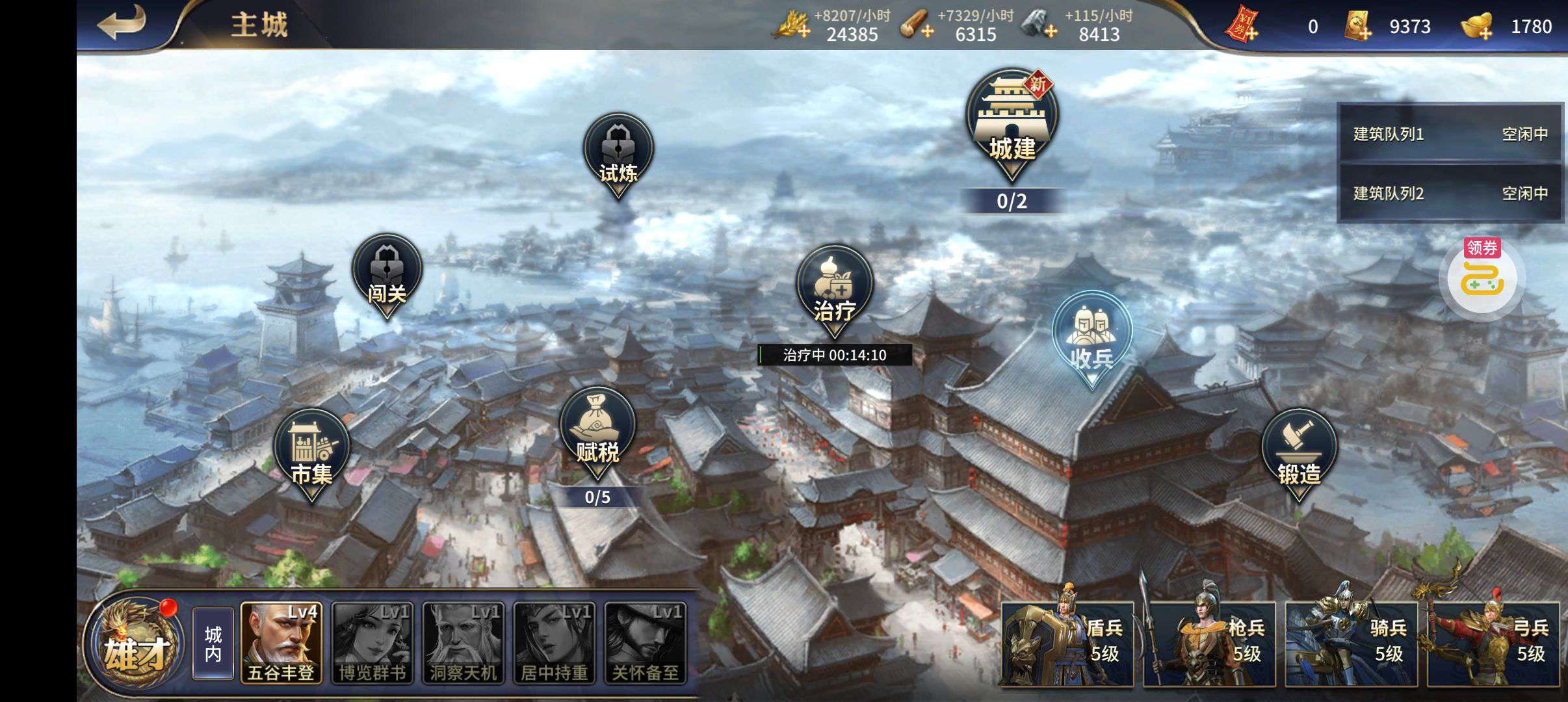The width and height of the screenshot is (1568, 702).
Task: Go back using the arrow button
Action: (122, 24)
